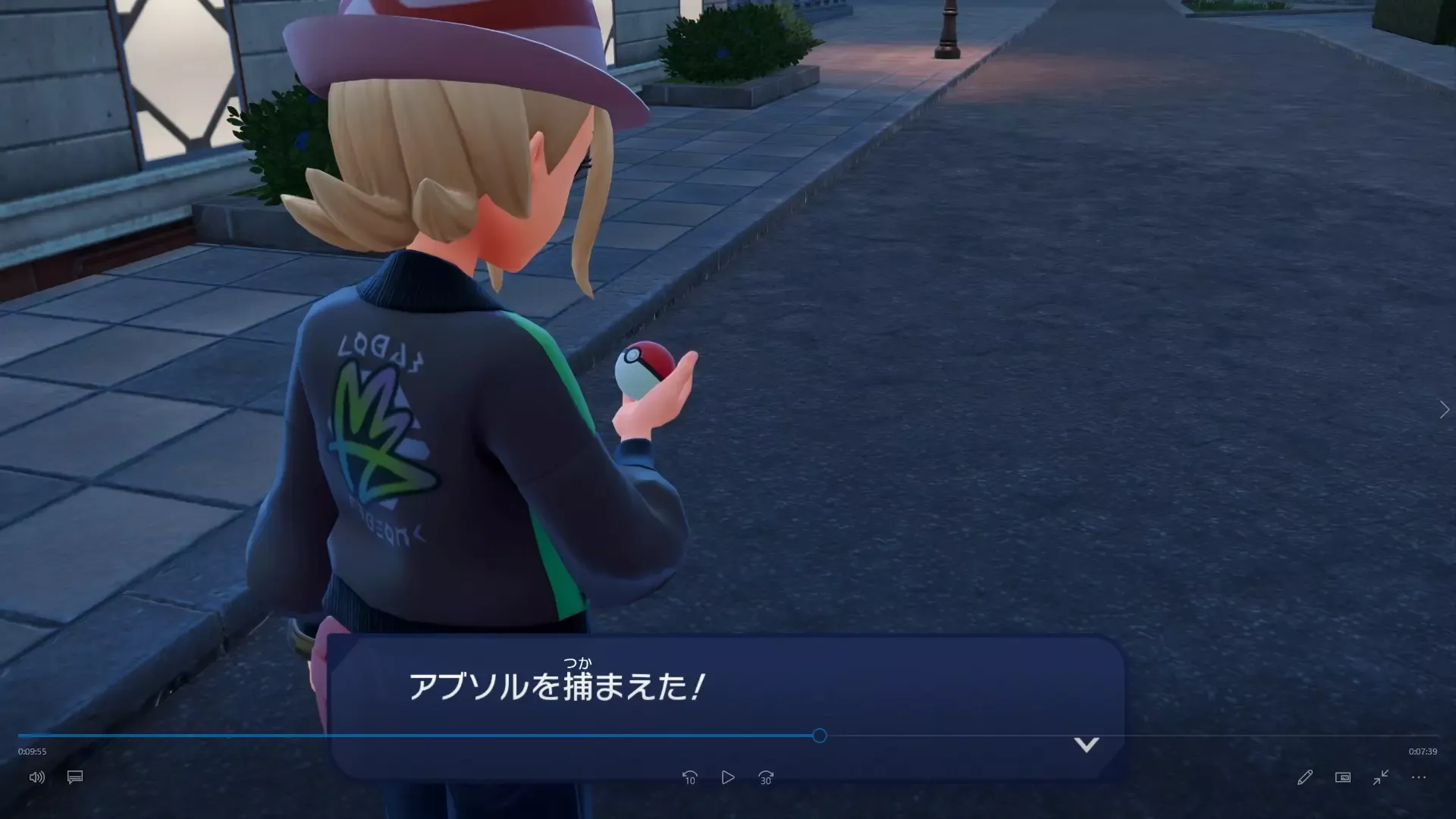1456x819 pixels.
Task: Collapse the dialogue overlay via down chevron
Action: pos(1087,745)
